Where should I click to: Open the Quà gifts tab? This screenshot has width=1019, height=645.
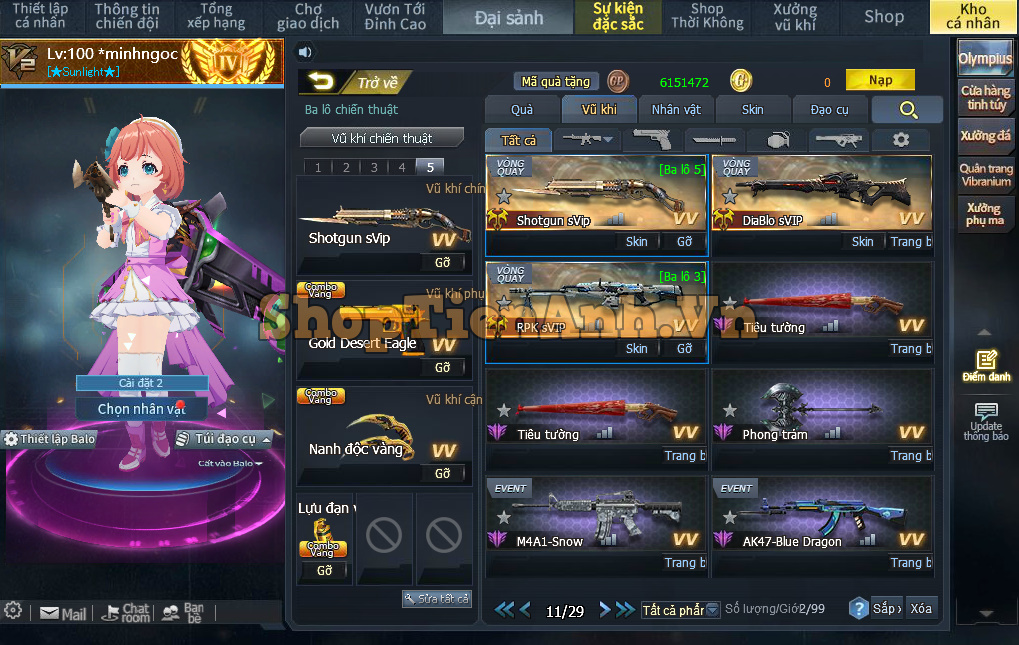coord(521,110)
